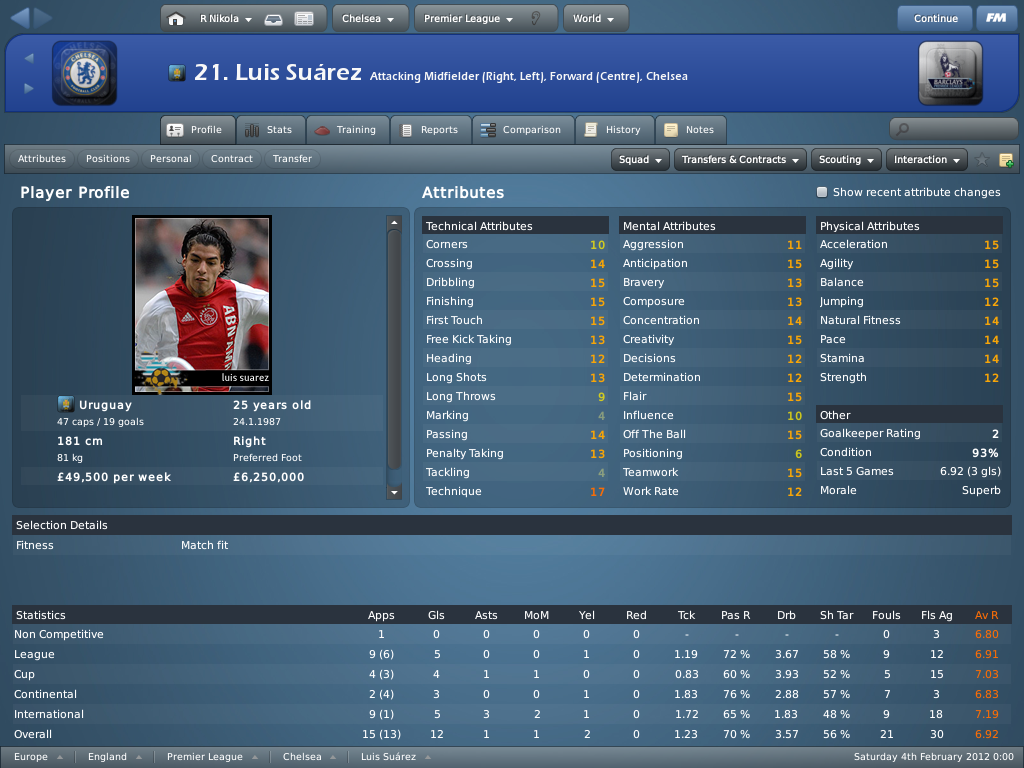The image size is (1024, 768).
Task: Open Transfers & Contracts dropdown
Action: [x=740, y=160]
